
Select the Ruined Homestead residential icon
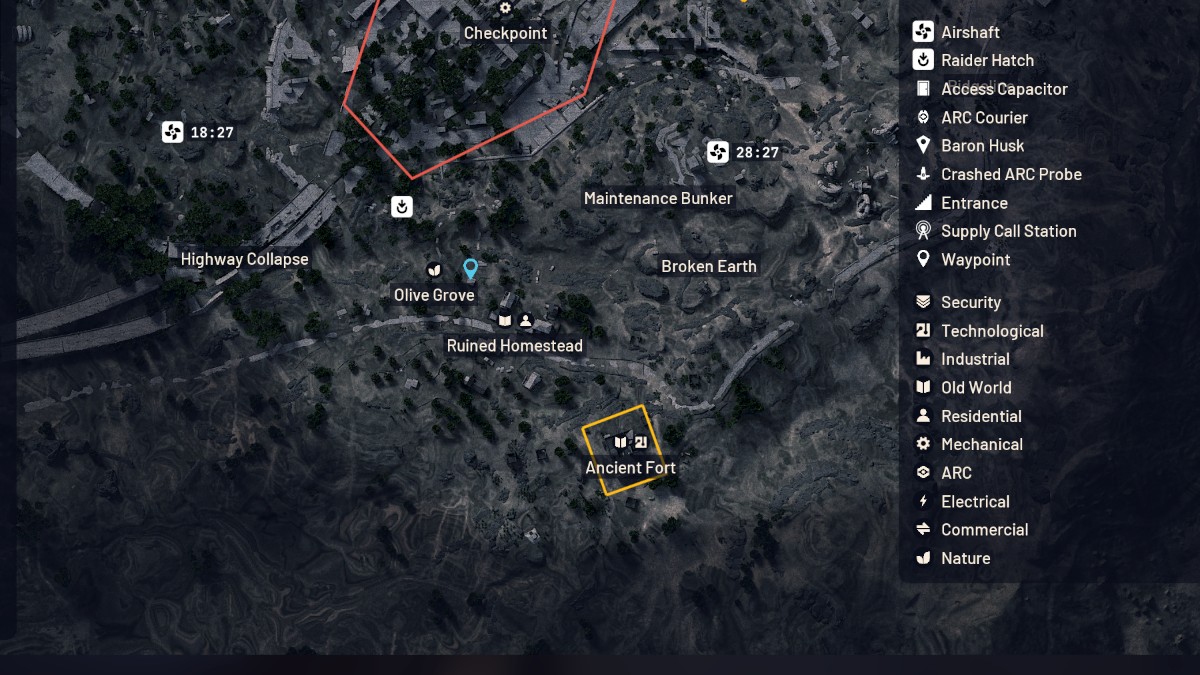(526, 320)
